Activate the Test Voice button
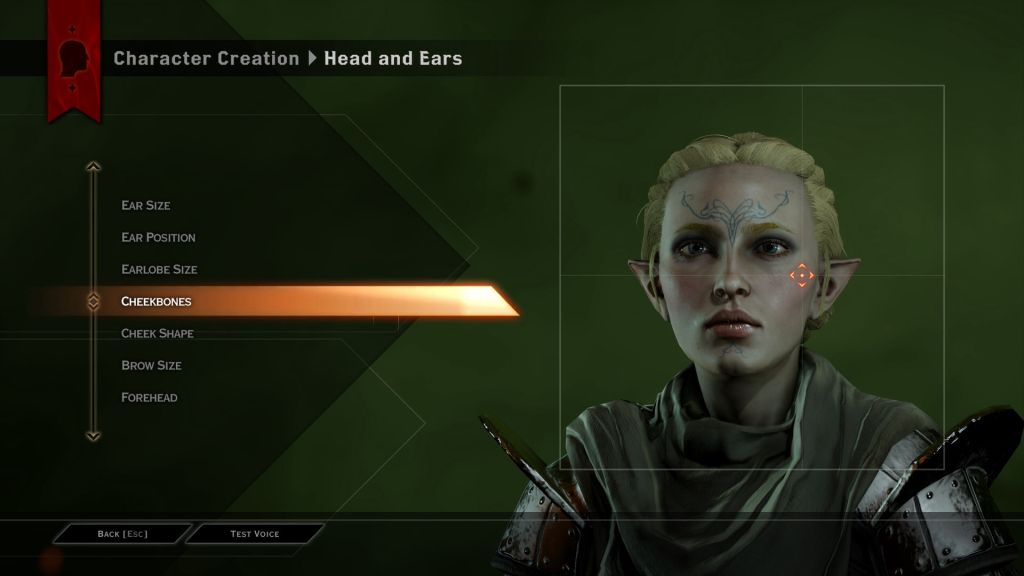 tap(255, 534)
